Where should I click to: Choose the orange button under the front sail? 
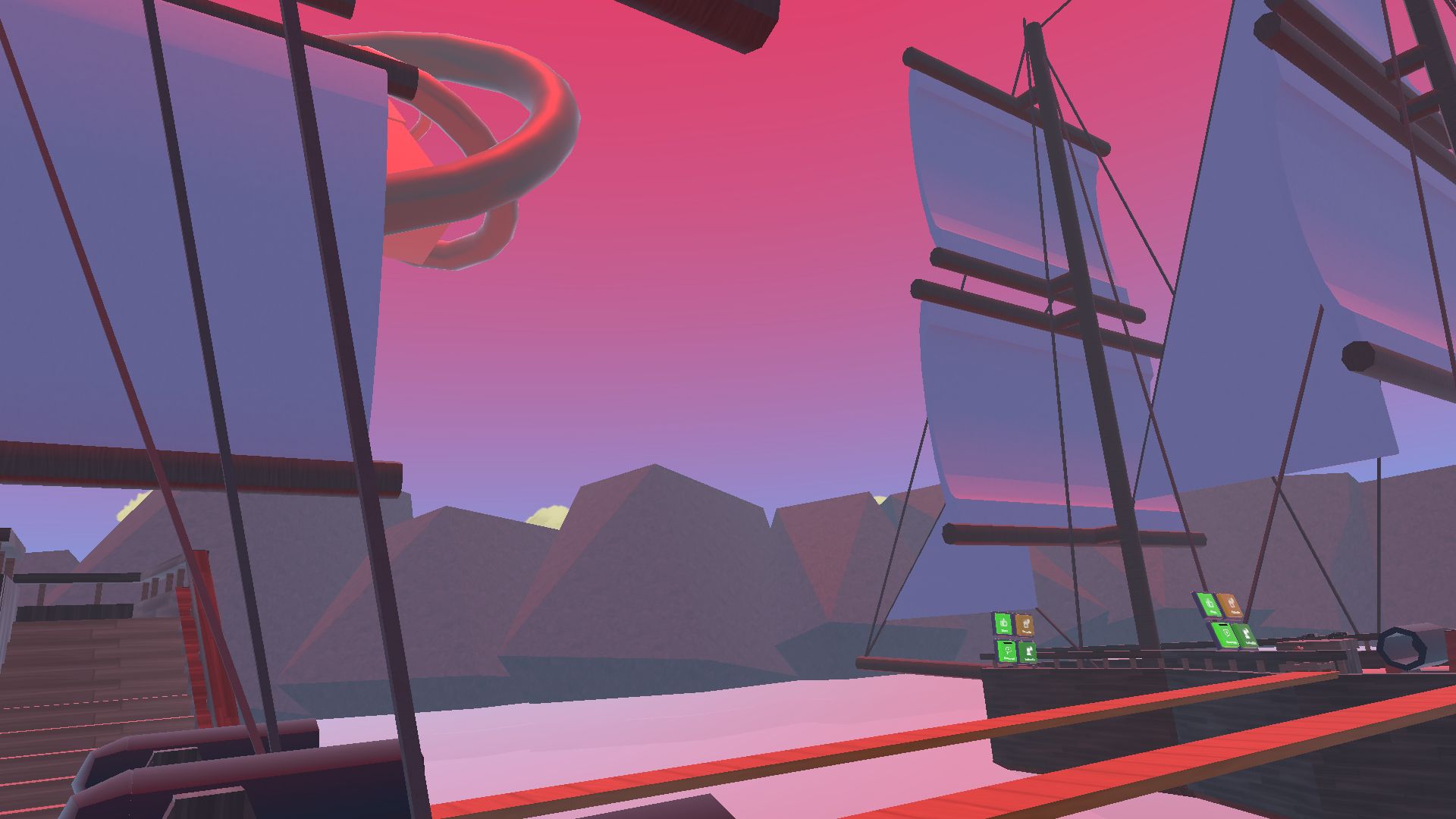[1025, 624]
